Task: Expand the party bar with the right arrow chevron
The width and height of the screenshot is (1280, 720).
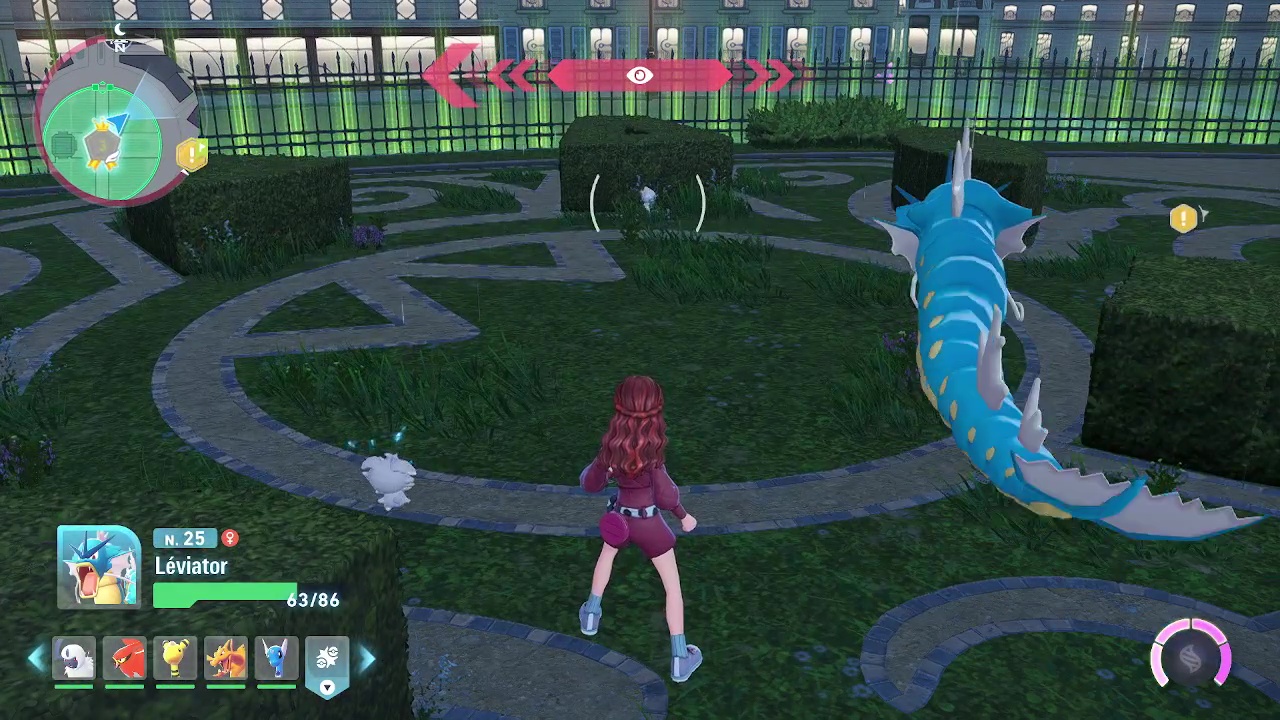Action: [369, 658]
